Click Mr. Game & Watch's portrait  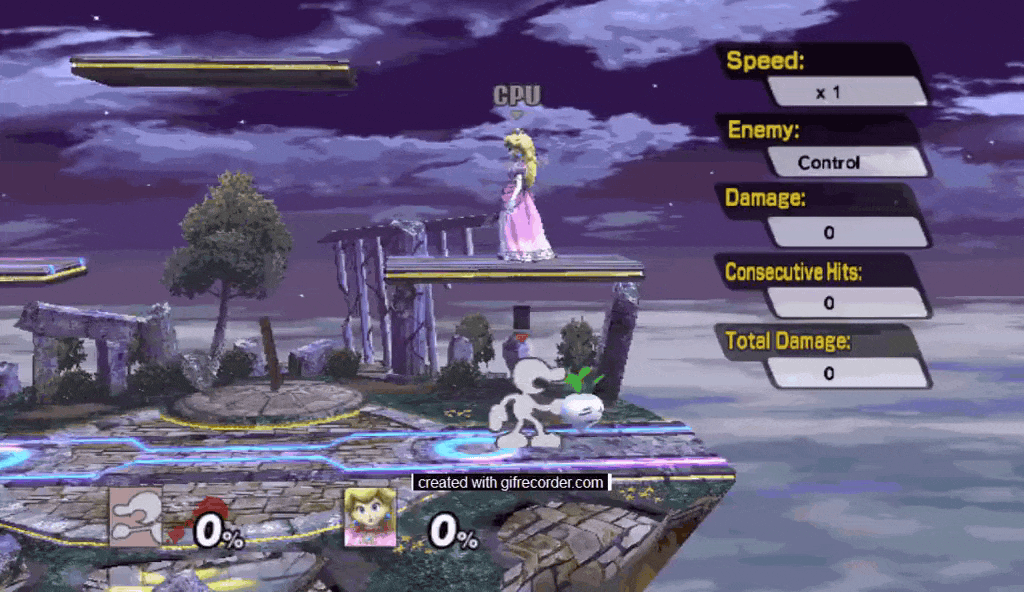pyautogui.click(x=135, y=517)
